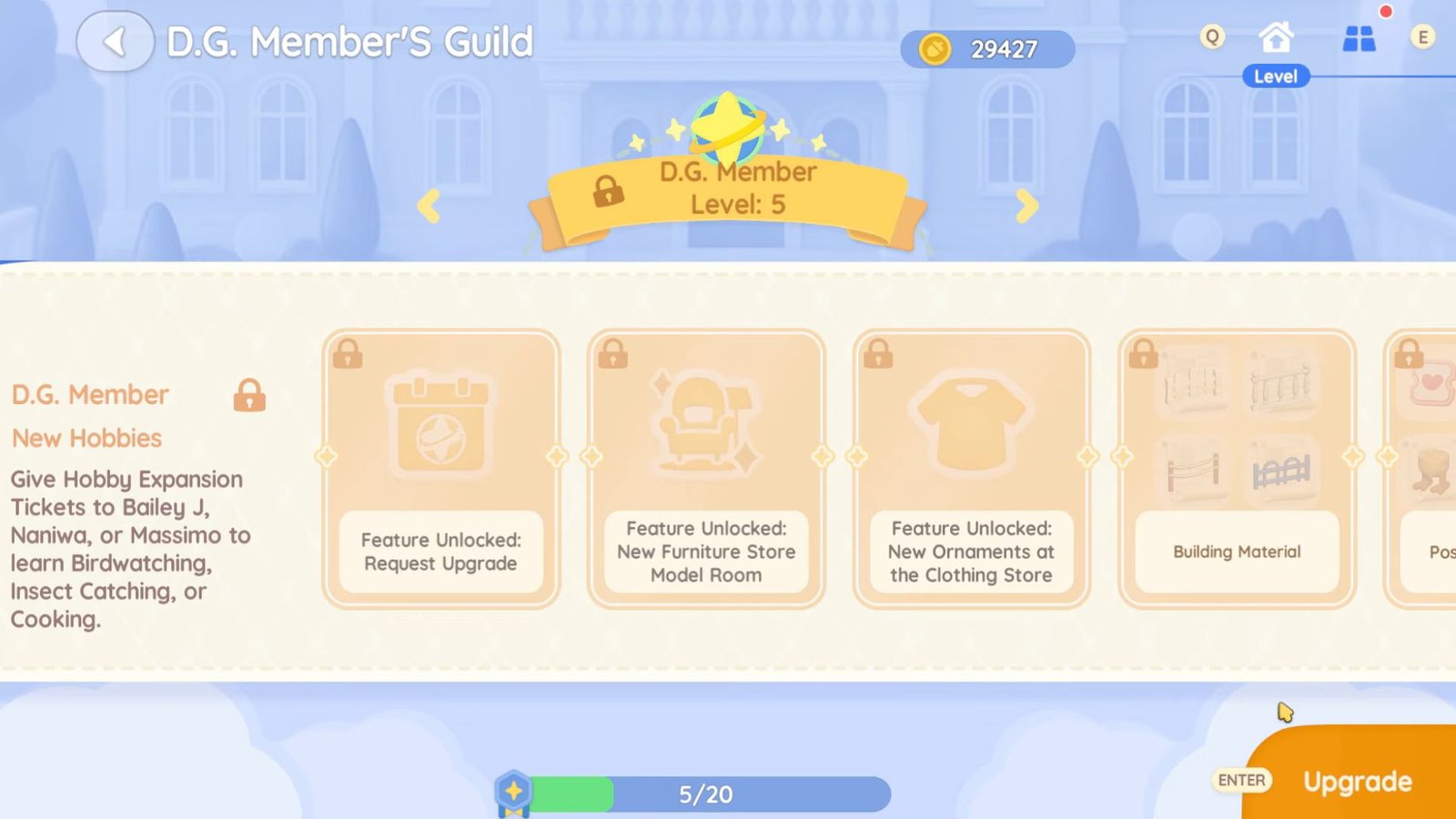
Task: Open the blue grid menu with notification dot
Action: point(1360,40)
